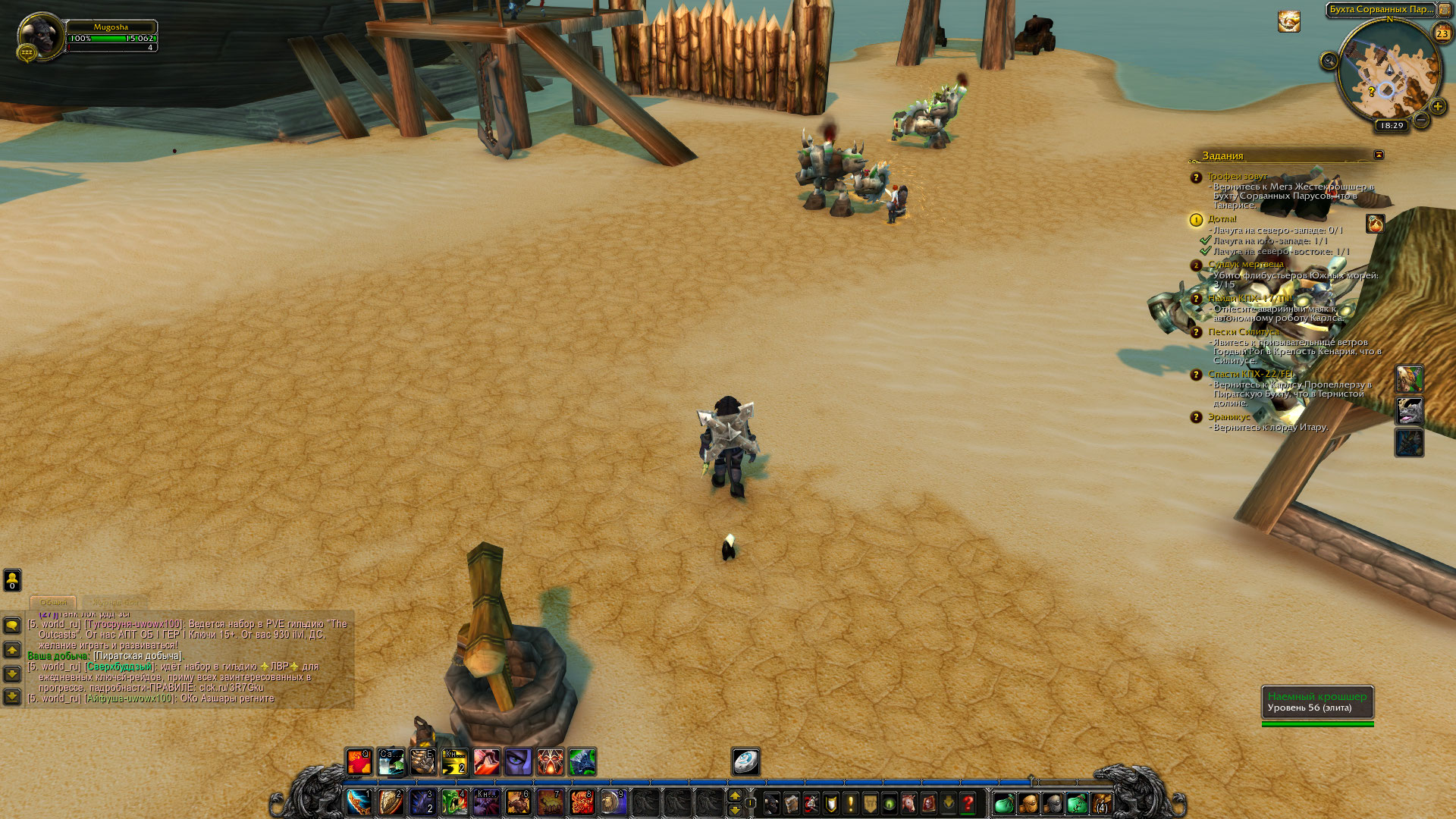Activate the purple eye ability icon
The image size is (1456, 819).
(518, 762)
